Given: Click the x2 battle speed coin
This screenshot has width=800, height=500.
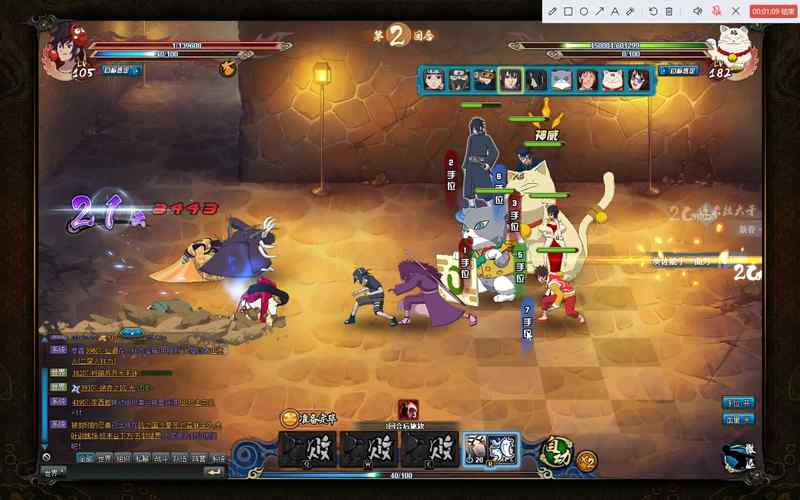Looking at the screenshot, I should coord(587,461).
